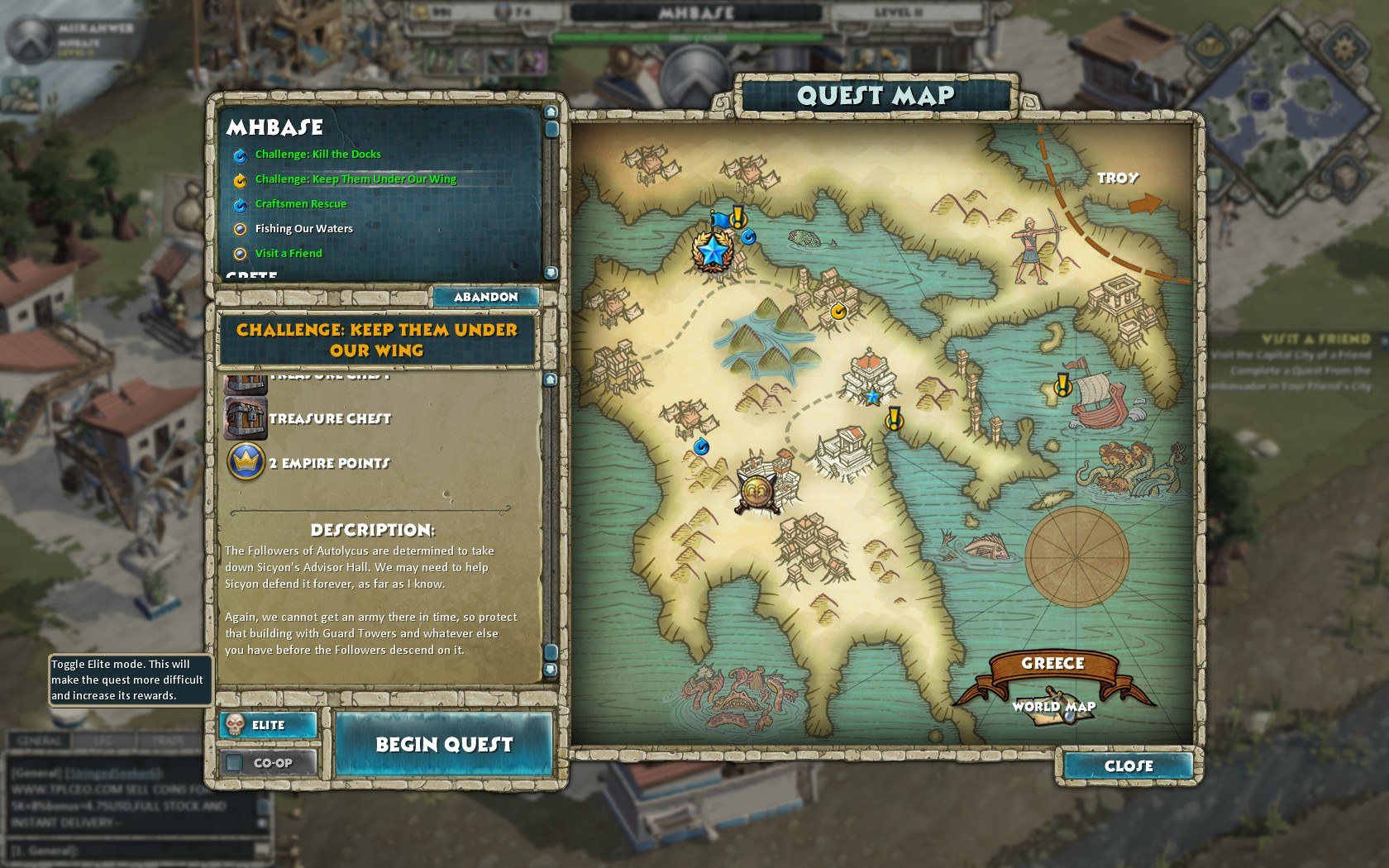
Task: Select Challenge: Keep Them Under Our Wing
Action: point(356,179)
